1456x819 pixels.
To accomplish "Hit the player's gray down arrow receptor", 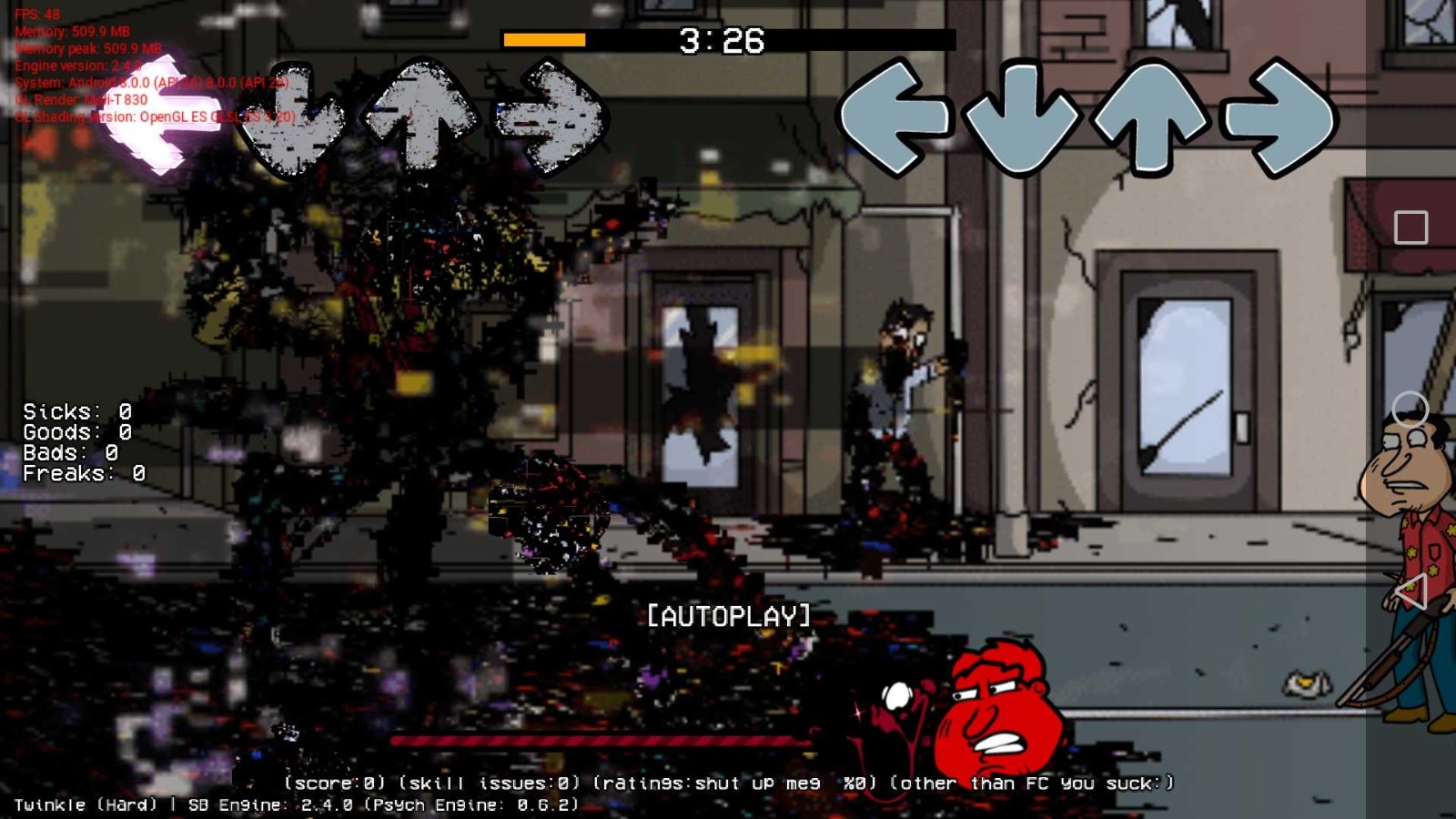I will 1021,118.
